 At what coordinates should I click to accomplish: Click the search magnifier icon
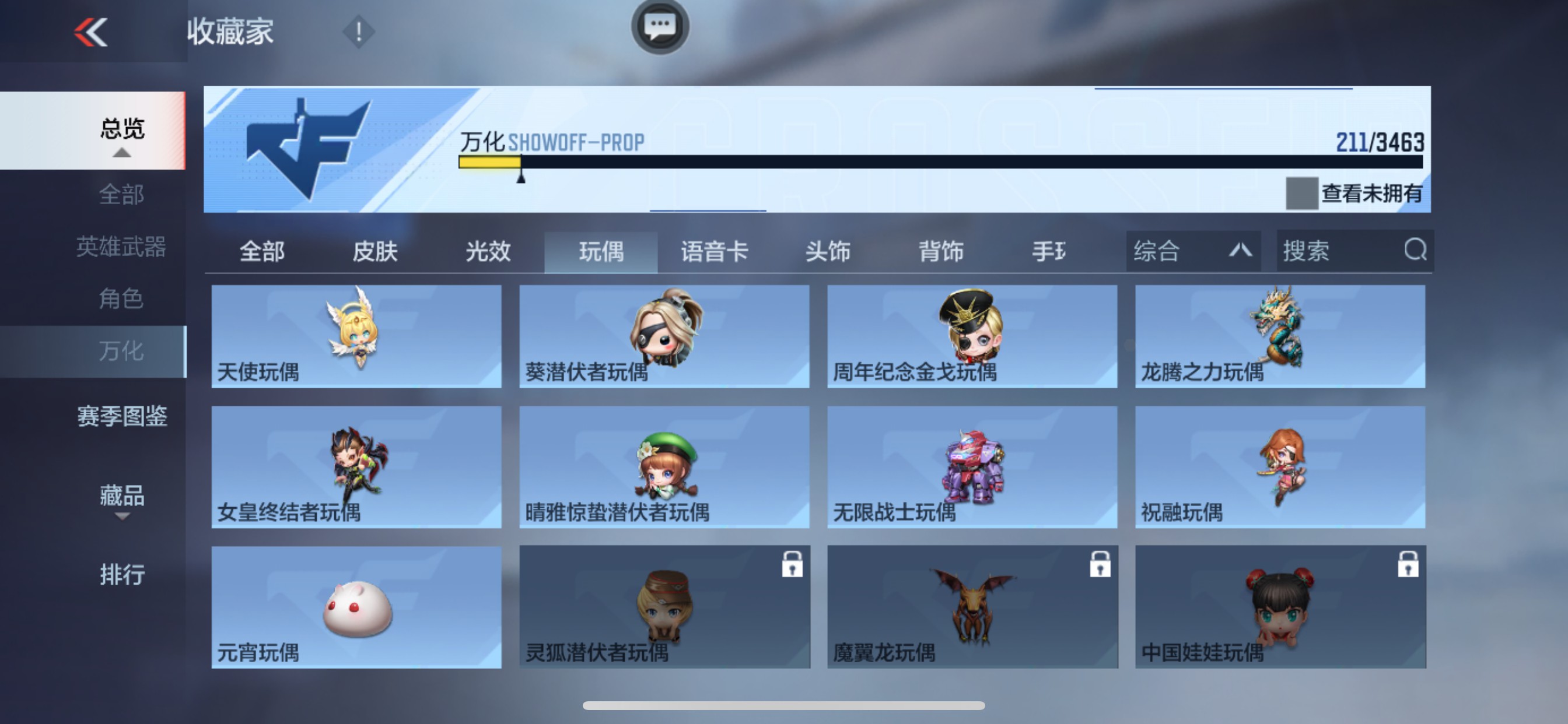tap(1416, 251)
